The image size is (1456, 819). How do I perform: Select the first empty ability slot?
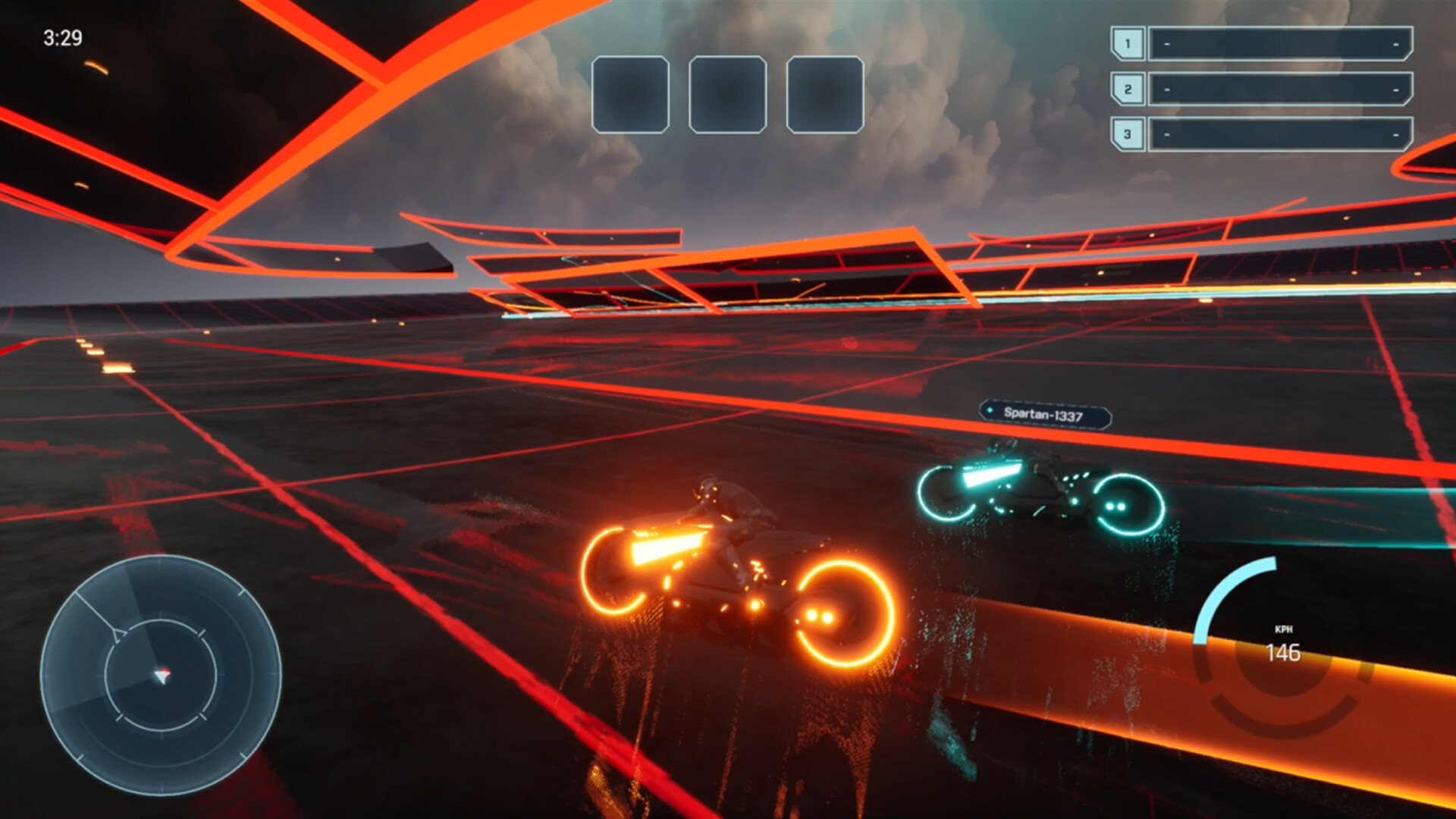click(x=632, y=93)
